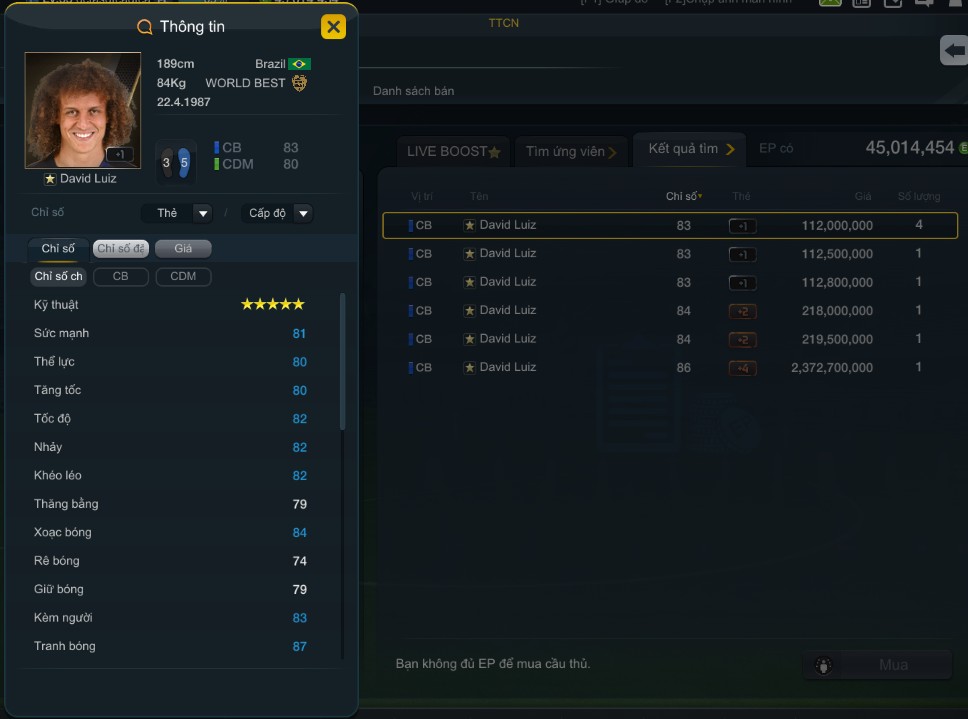Switch to the Giá tab
The image size is (968, 719).
coord(183,248)
